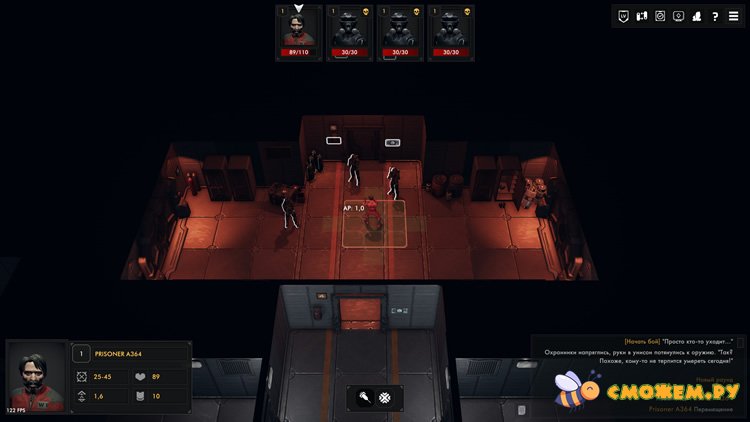Click the bar chart statistics icon

click(697, 16)
